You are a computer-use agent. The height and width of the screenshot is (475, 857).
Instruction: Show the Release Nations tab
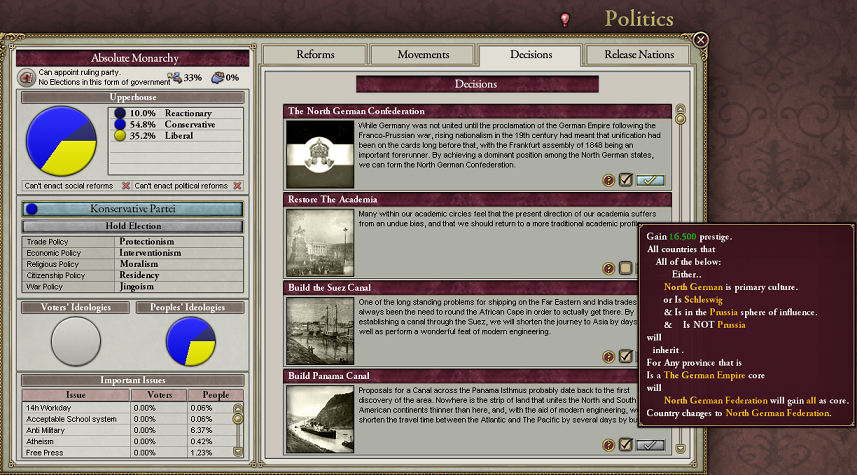point(639,55)
